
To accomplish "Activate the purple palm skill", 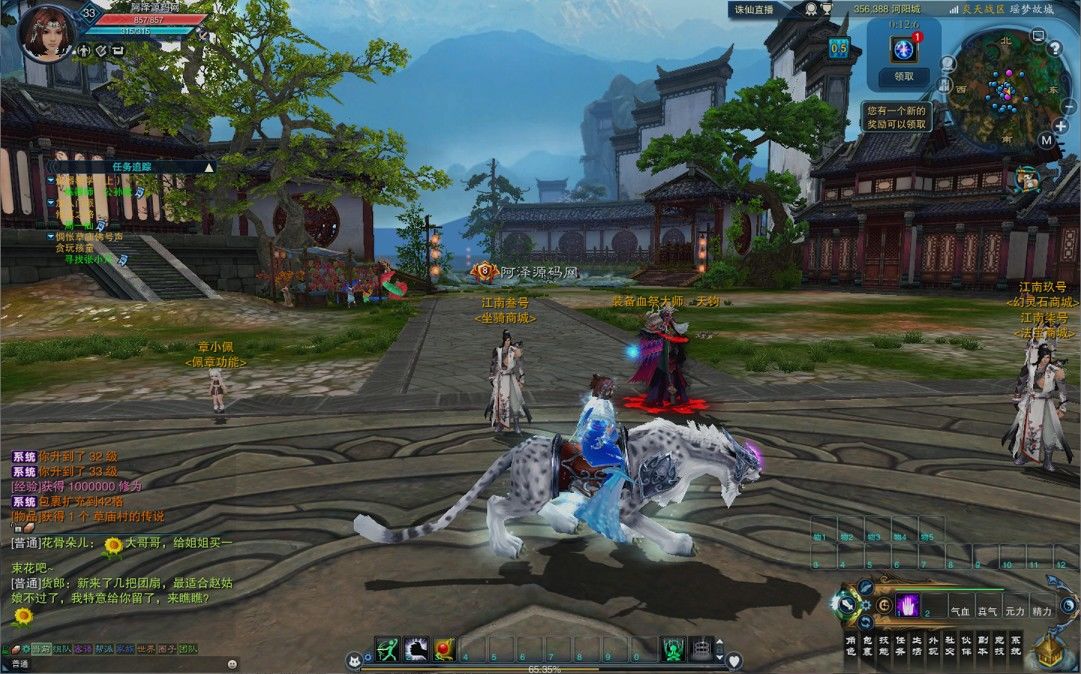I will pos(908,605).
